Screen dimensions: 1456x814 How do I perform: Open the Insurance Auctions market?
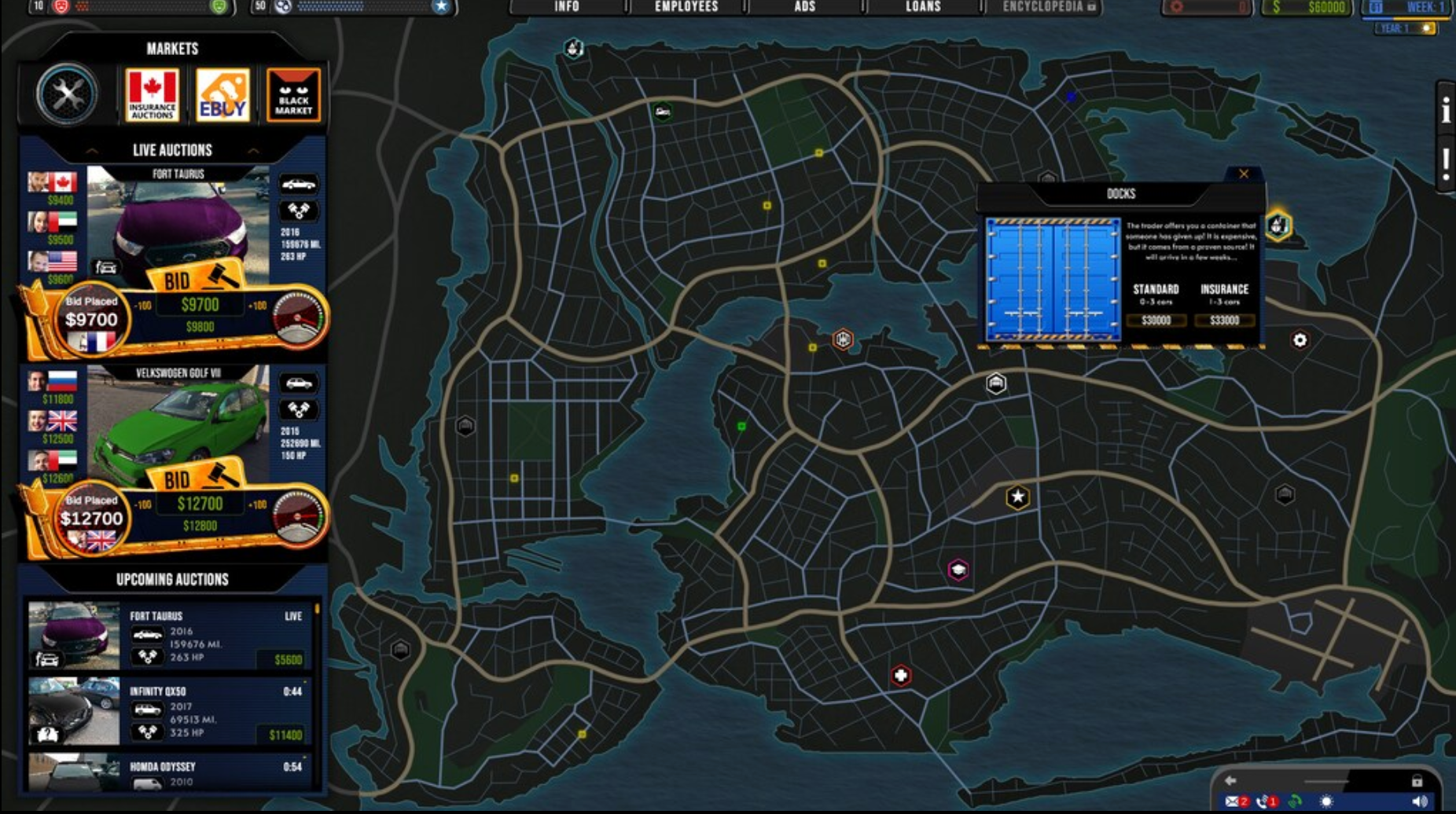pyautogui.click(x=152, y=93)
